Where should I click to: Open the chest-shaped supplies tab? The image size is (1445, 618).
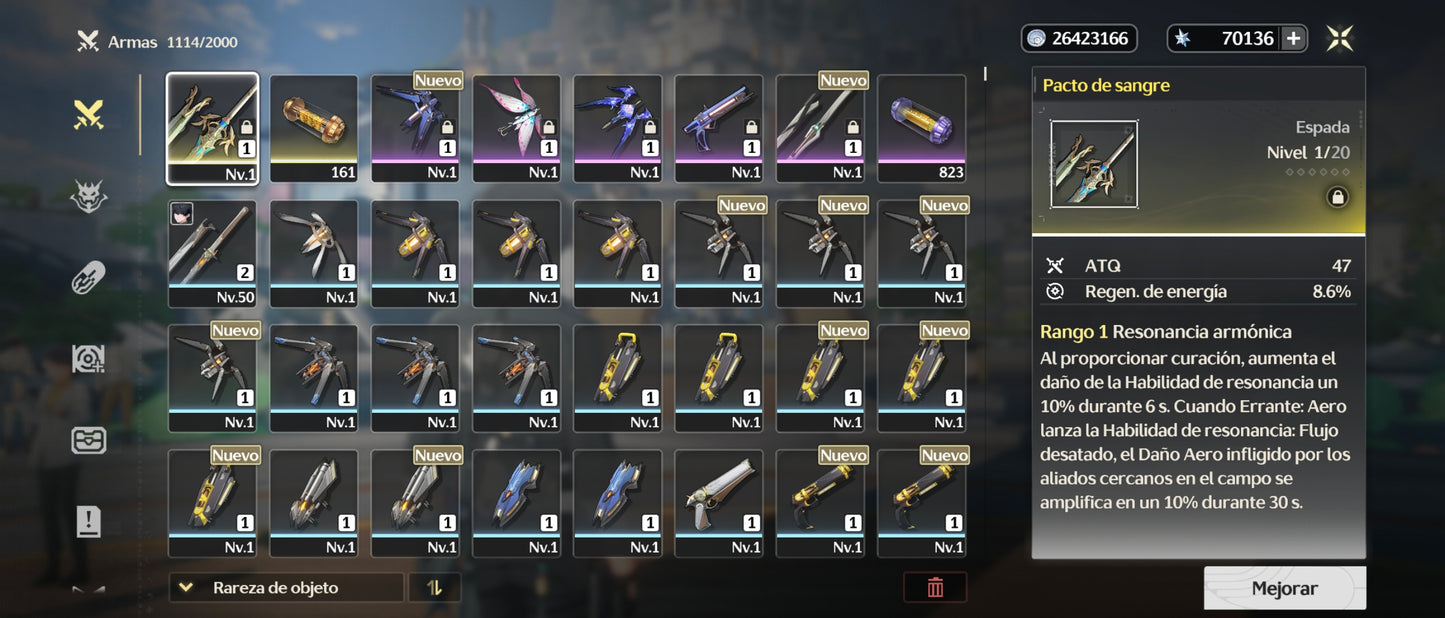point(88,440)
